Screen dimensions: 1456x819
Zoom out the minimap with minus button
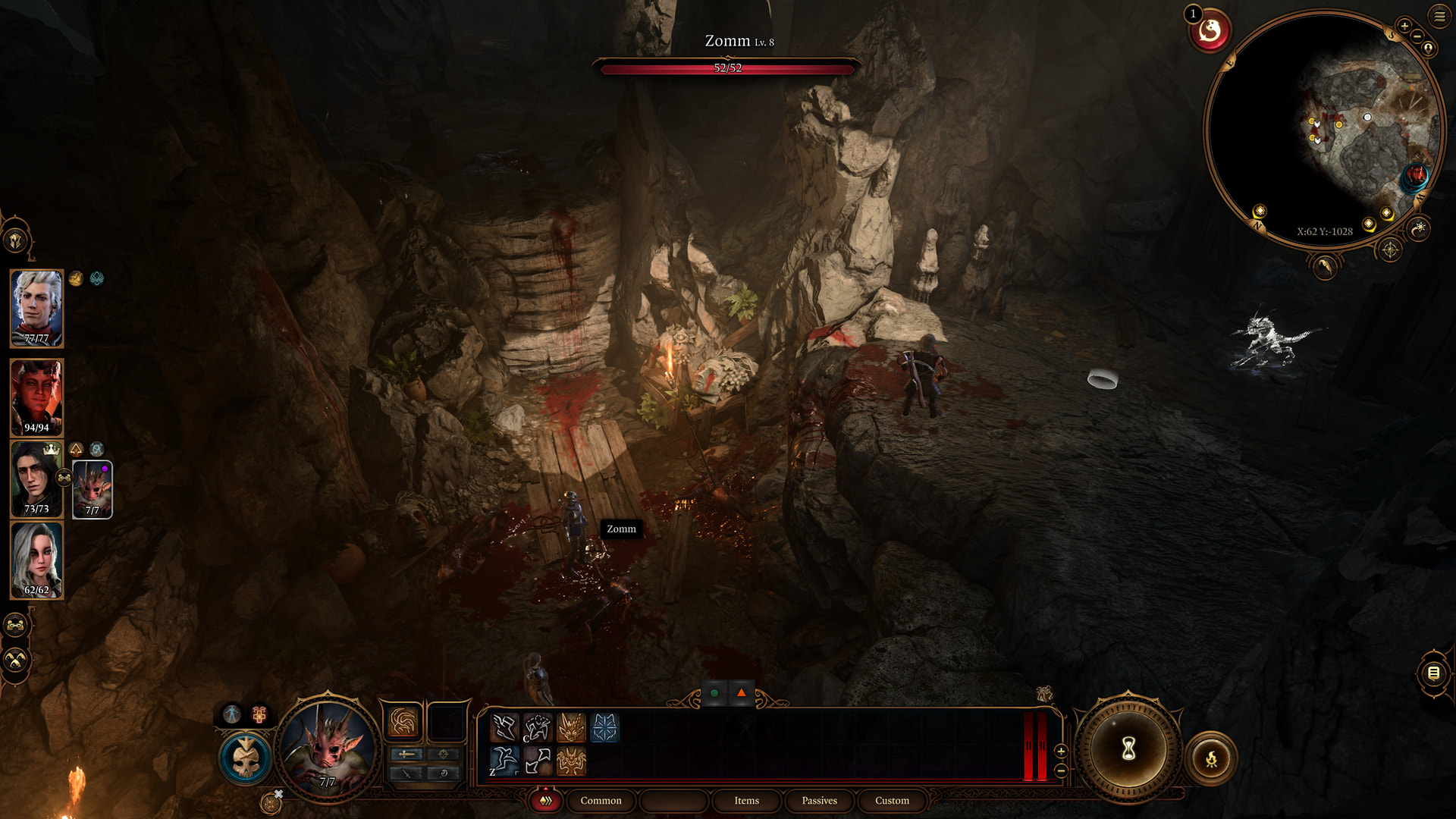pos(1417,36)
